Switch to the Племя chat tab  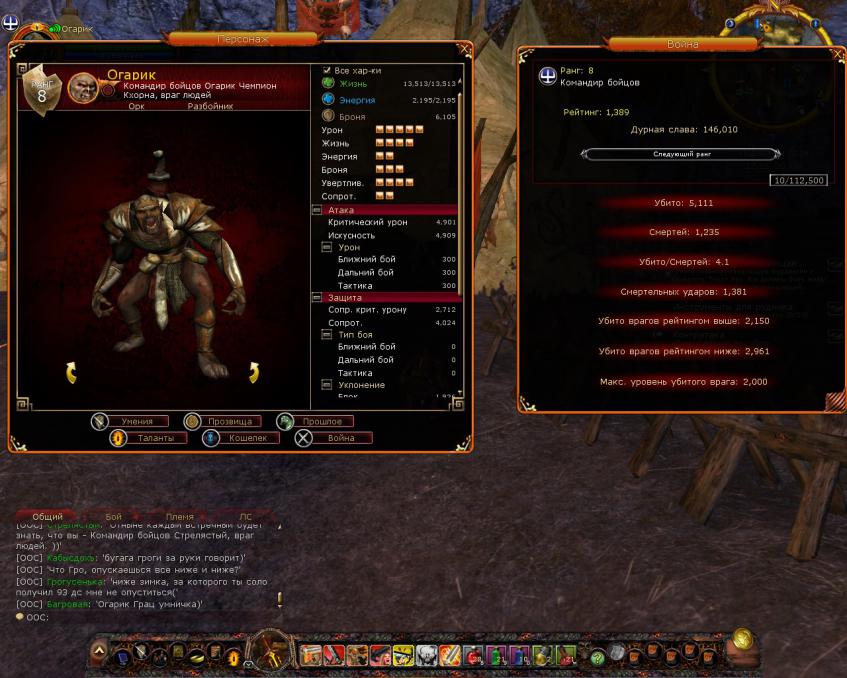[x=179, y=517]
